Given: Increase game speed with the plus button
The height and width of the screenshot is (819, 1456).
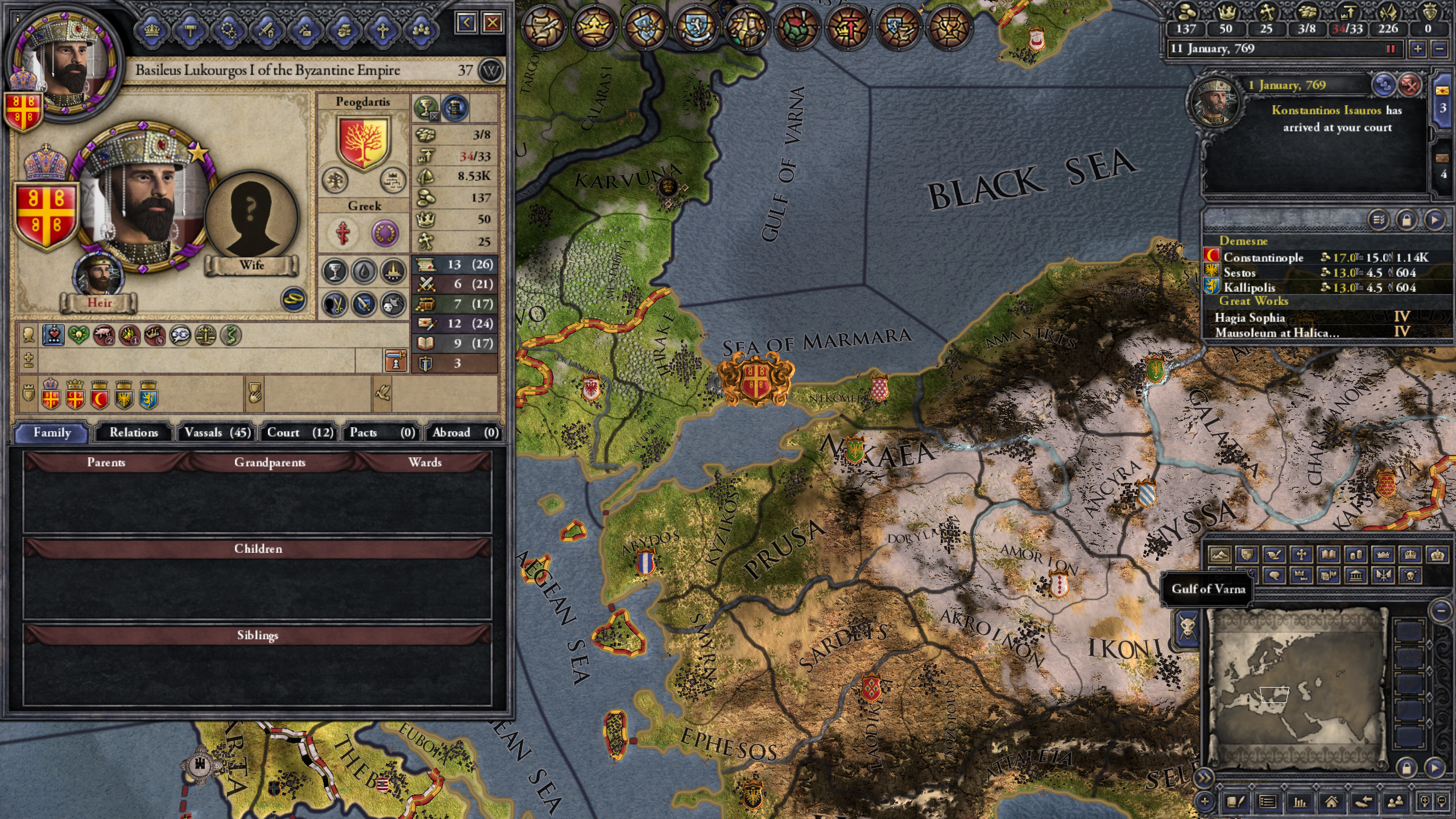Looking at the screenshot, I should tap(1418, 49).
